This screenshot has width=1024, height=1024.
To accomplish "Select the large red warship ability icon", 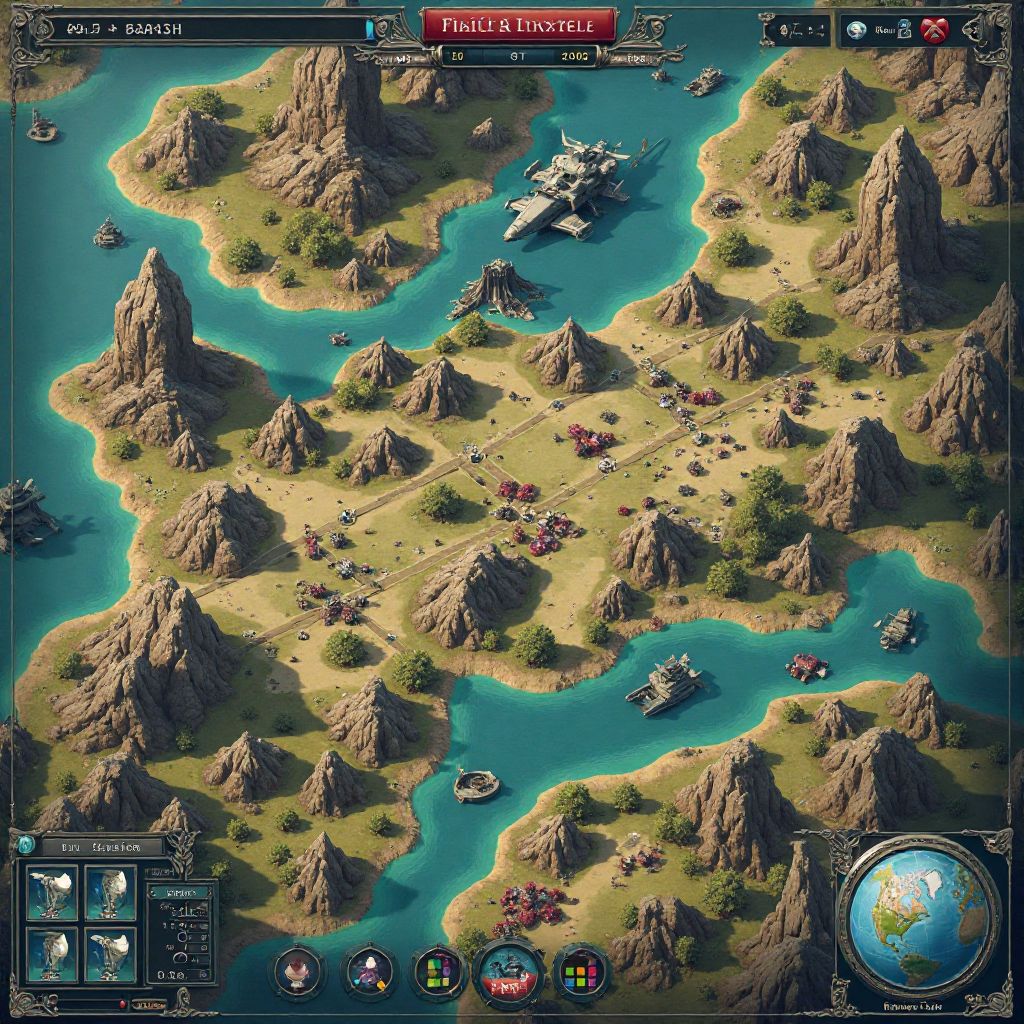I will coord(510,973).
